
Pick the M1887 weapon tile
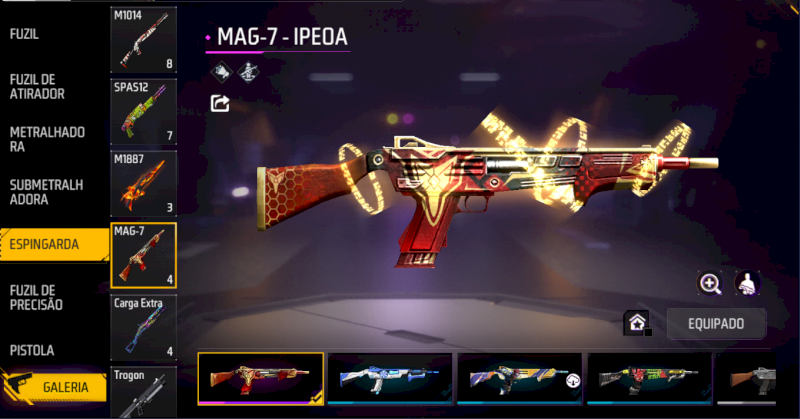(x=144, y=183)
